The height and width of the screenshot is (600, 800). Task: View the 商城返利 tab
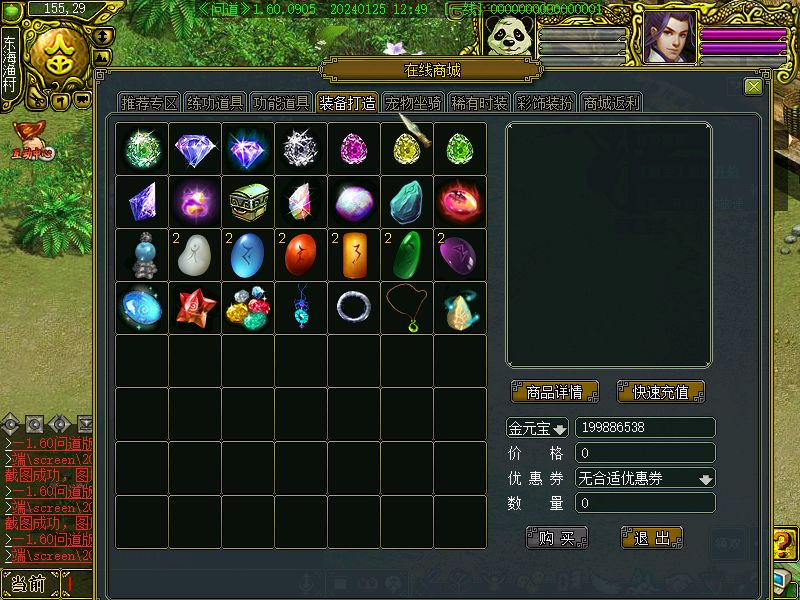(611, 103)
